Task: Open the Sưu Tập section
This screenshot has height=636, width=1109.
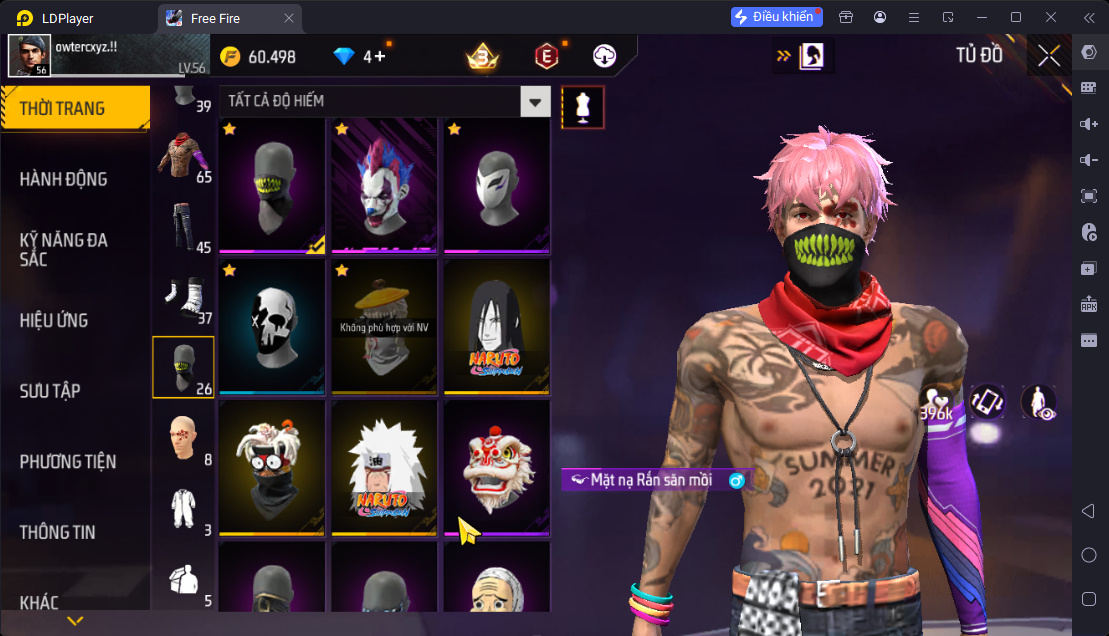Action: tap(50, 391)
